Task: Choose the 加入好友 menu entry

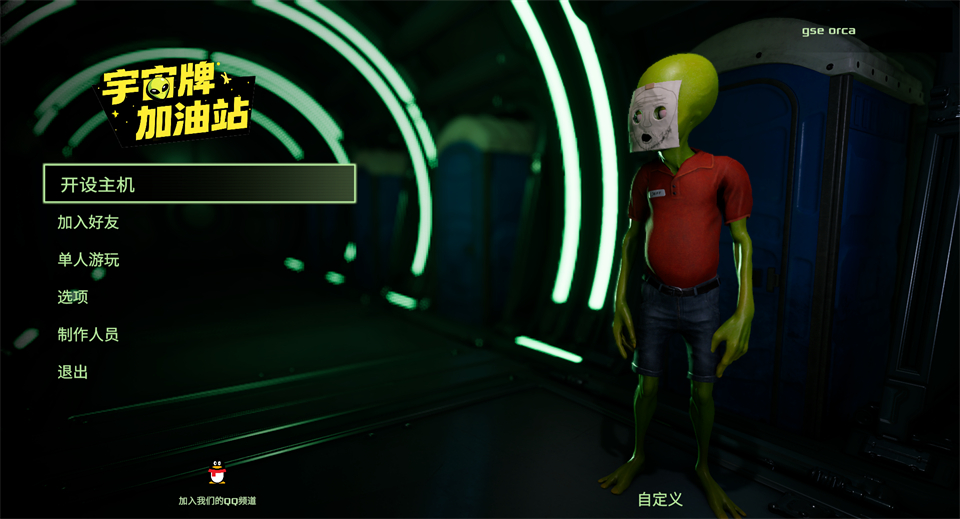Action: (x=88, y=222)
